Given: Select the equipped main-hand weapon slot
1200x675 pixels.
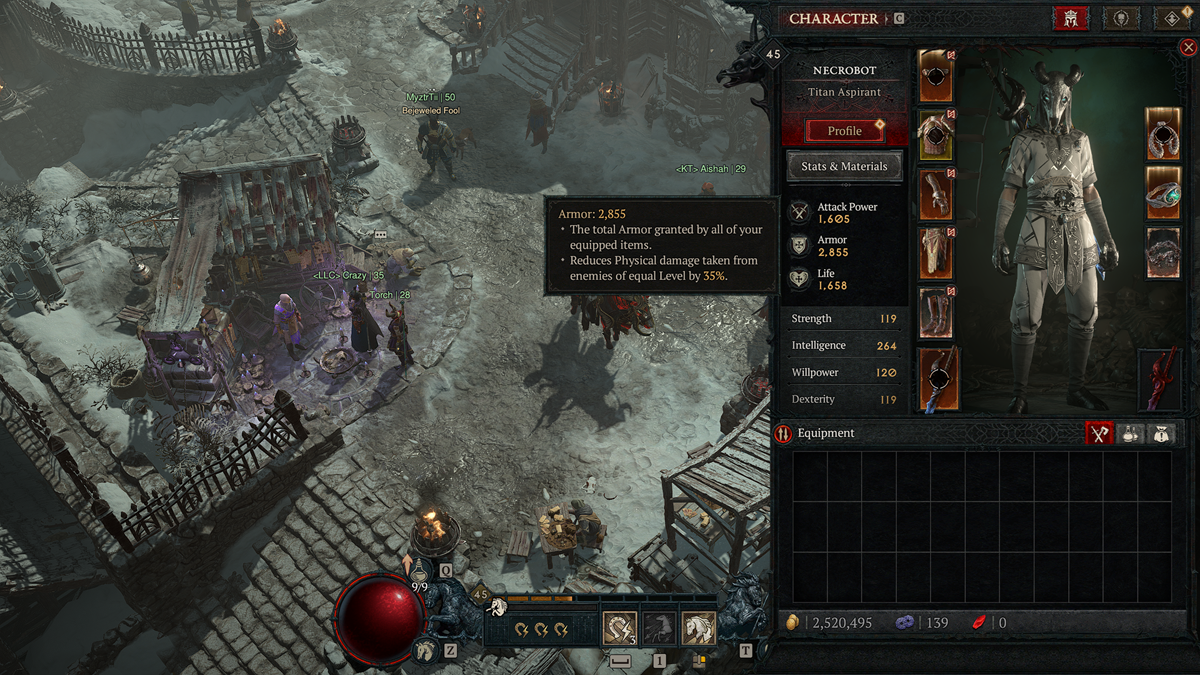Looking at the screenshot, I should (938, 378).
